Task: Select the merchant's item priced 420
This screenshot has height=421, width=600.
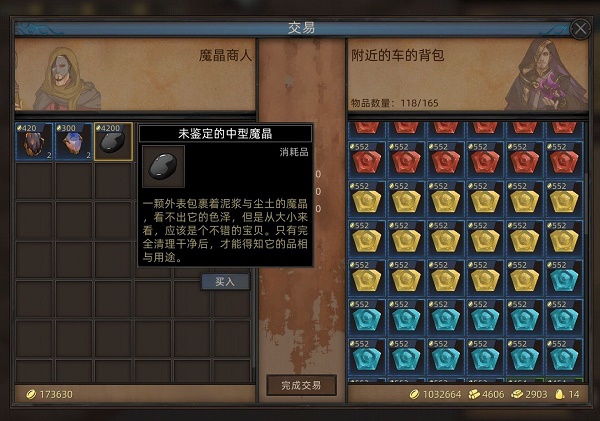Action: click(34, 141)
